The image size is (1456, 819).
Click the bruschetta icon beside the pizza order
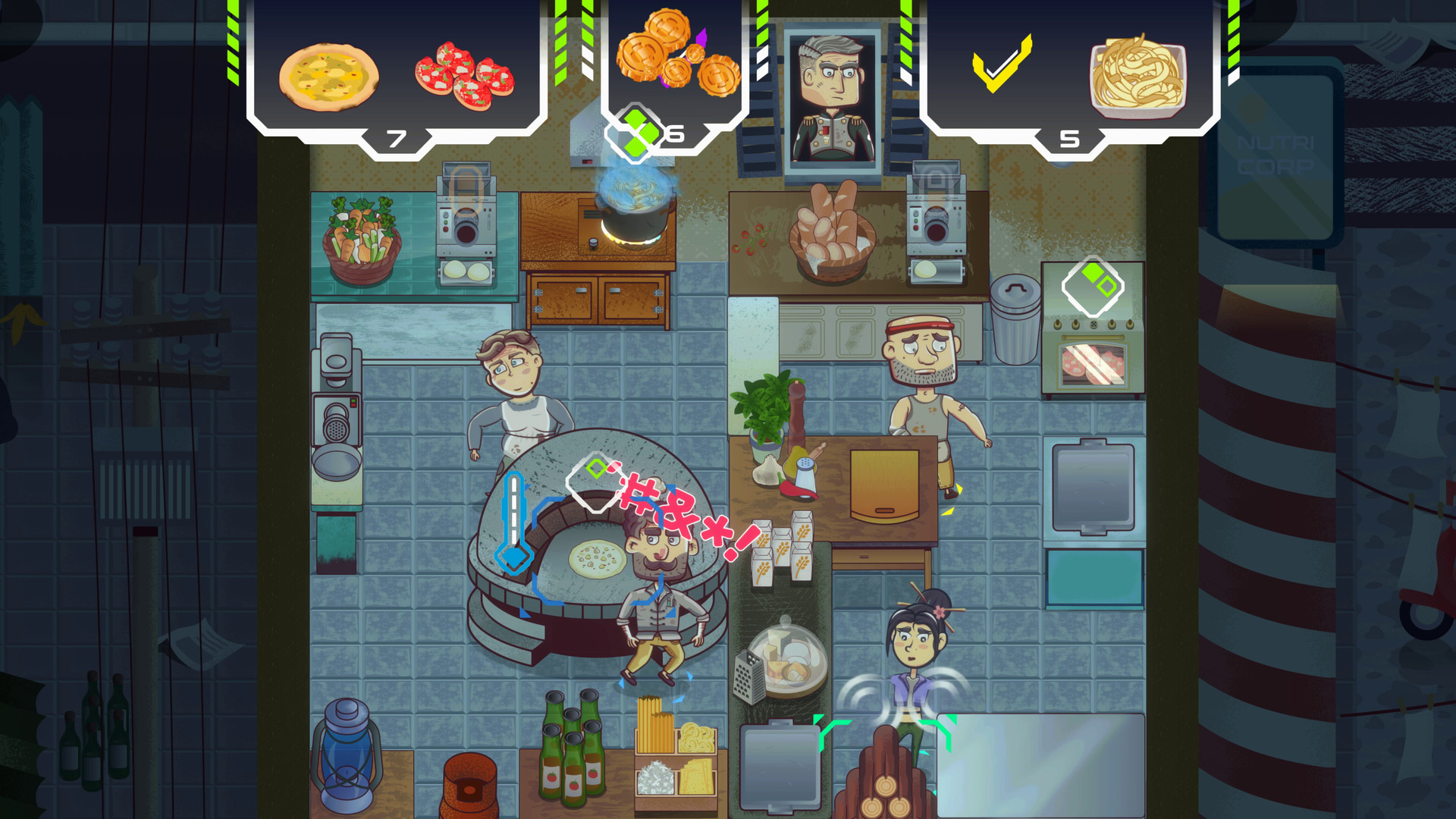tap(466, 76)
